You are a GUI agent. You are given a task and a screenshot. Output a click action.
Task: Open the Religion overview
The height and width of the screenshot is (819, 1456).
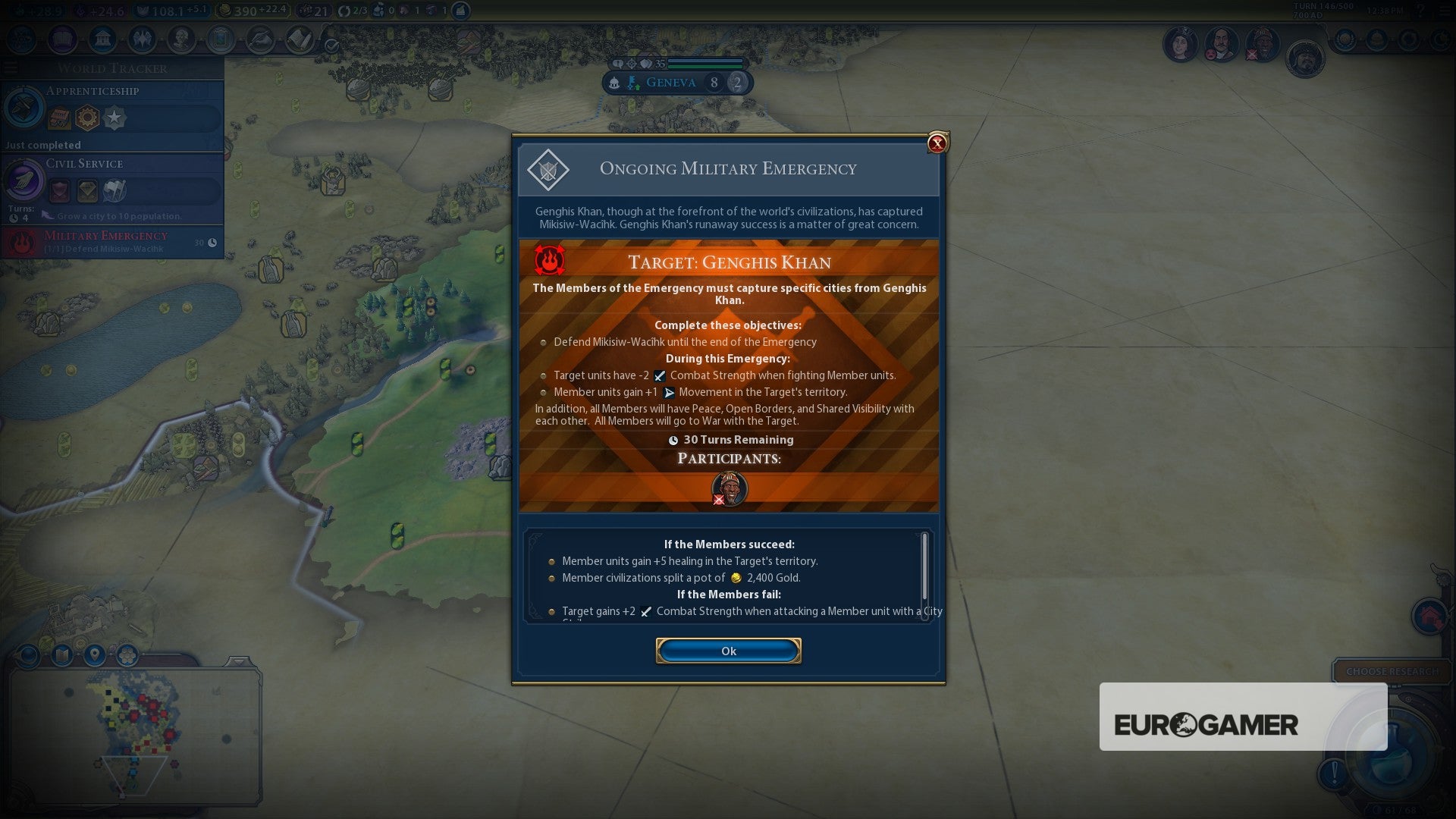click(143, 40)
